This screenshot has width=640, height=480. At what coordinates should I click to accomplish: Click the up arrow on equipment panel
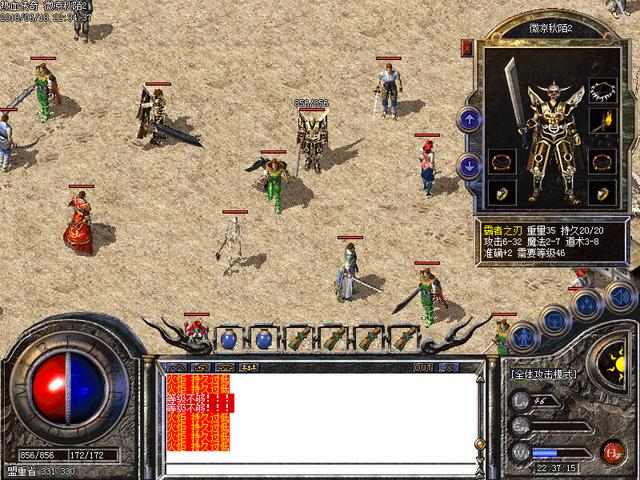pos(469,120)
